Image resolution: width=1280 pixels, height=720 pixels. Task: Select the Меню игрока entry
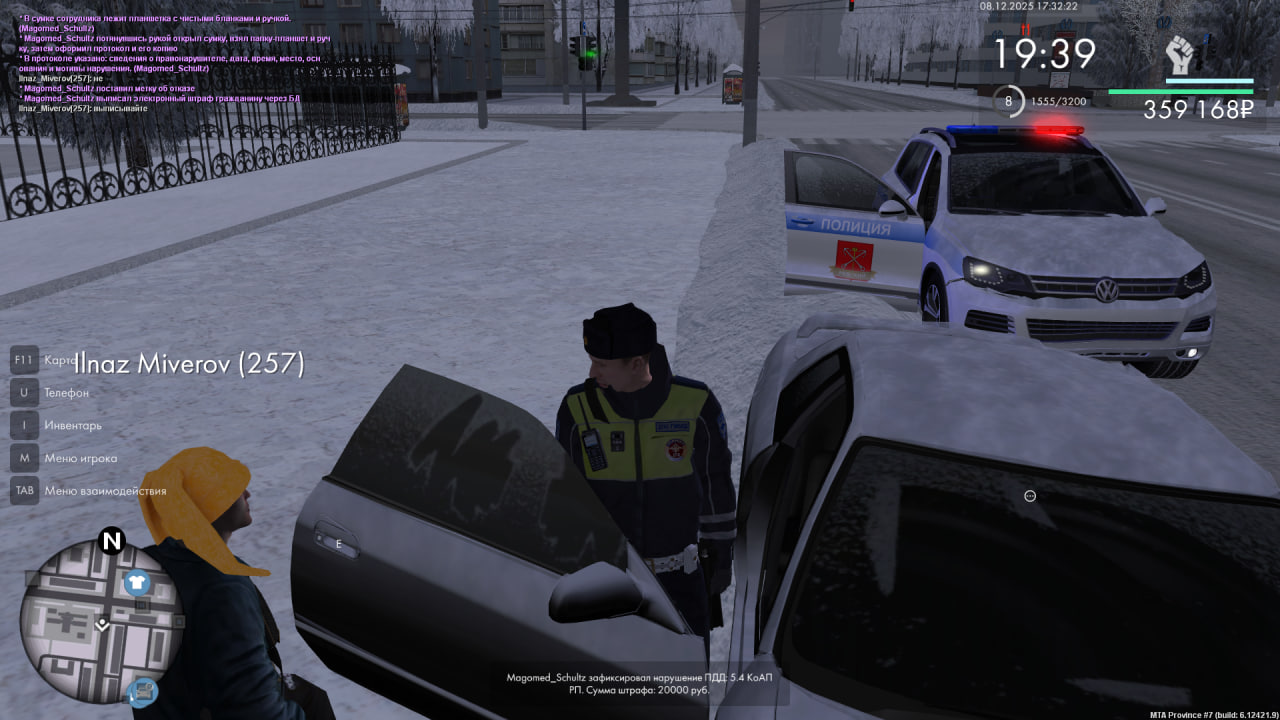pos(80,458)
